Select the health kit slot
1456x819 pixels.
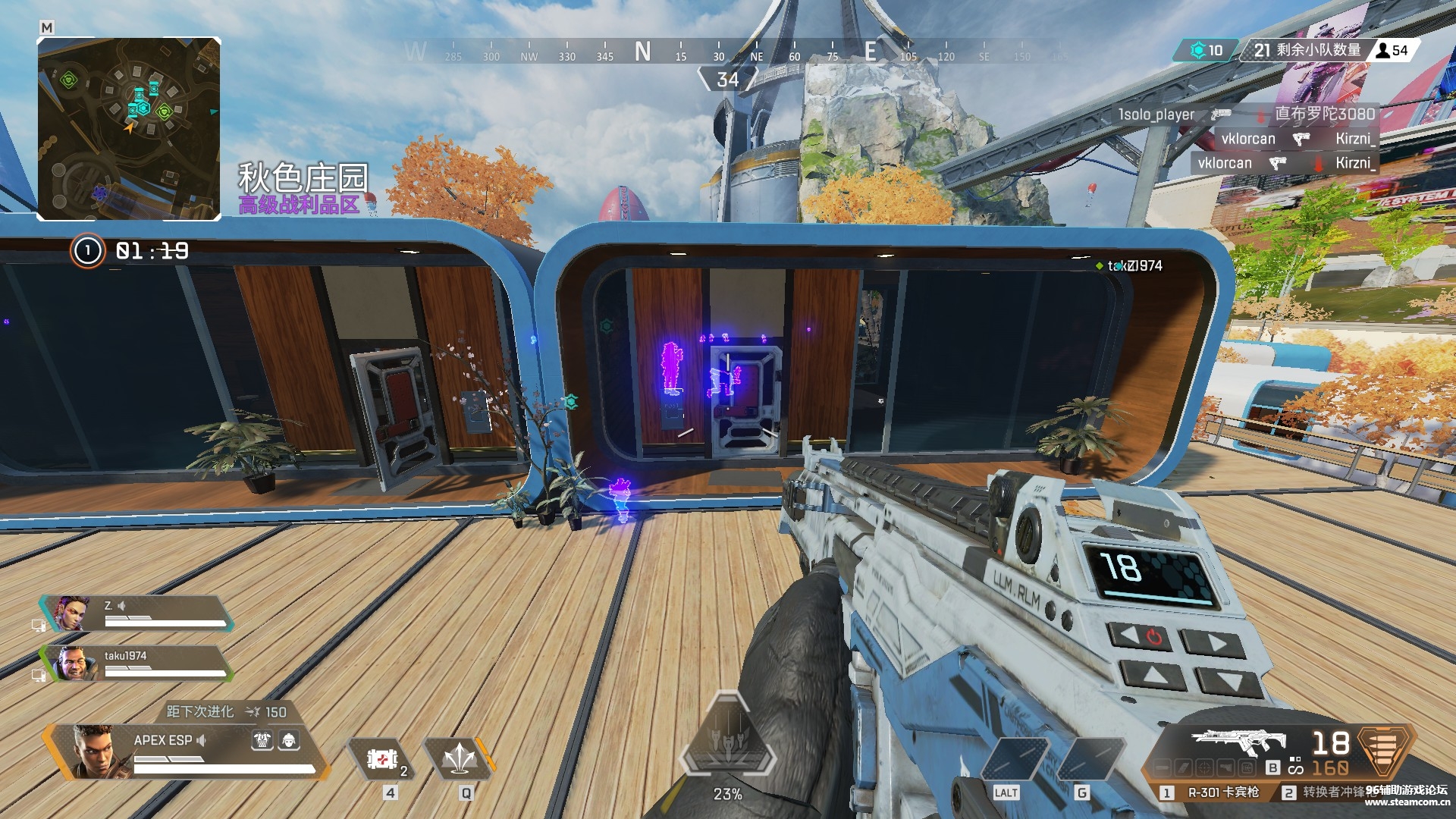click(x=383, y=759)
